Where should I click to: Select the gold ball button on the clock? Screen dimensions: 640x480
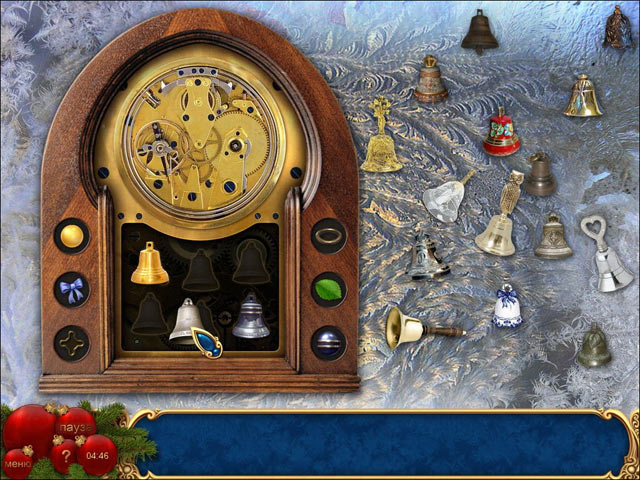click(x=71, y=236)
